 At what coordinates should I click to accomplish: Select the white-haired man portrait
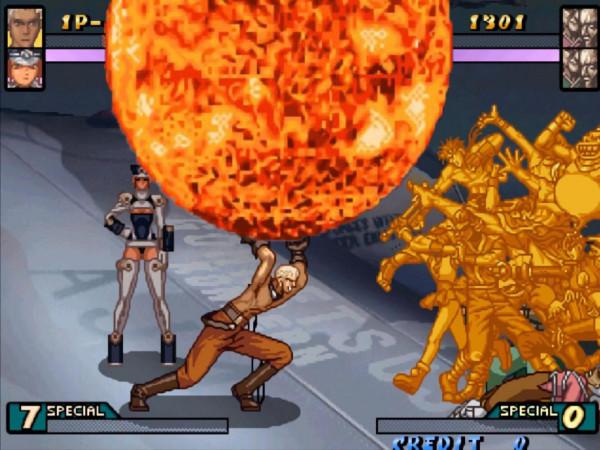coord(25,27)
